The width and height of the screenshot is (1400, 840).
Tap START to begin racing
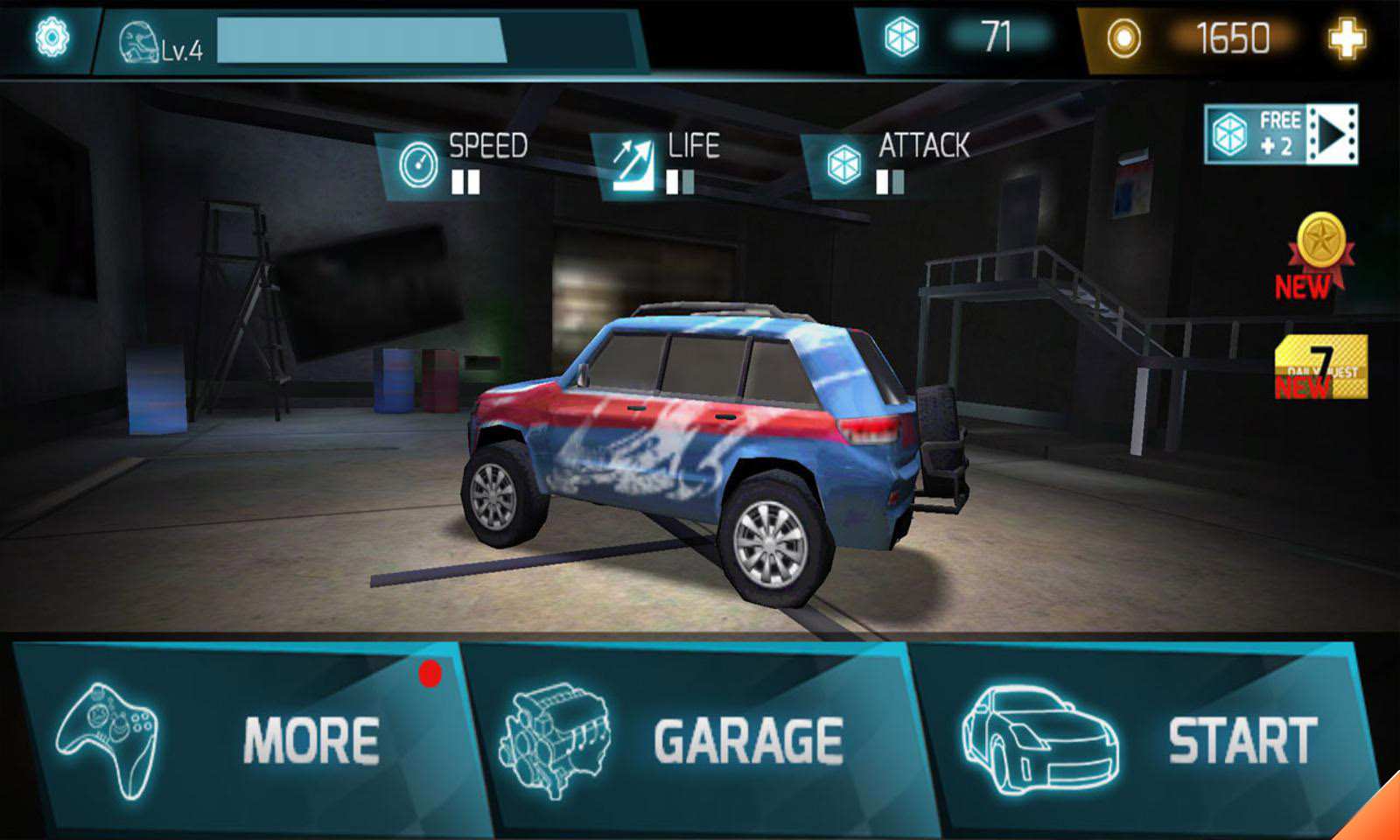tap(1146, 739)
